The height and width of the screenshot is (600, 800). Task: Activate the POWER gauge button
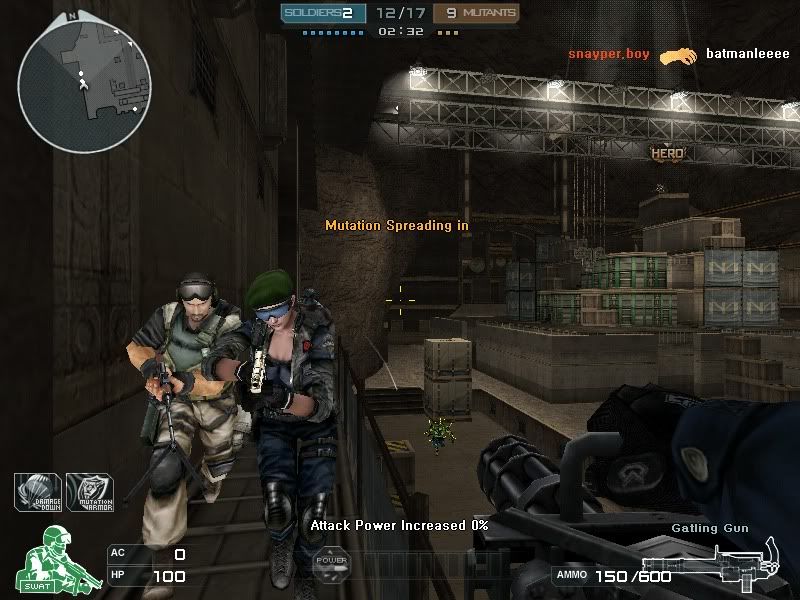[x=332, y=561]
